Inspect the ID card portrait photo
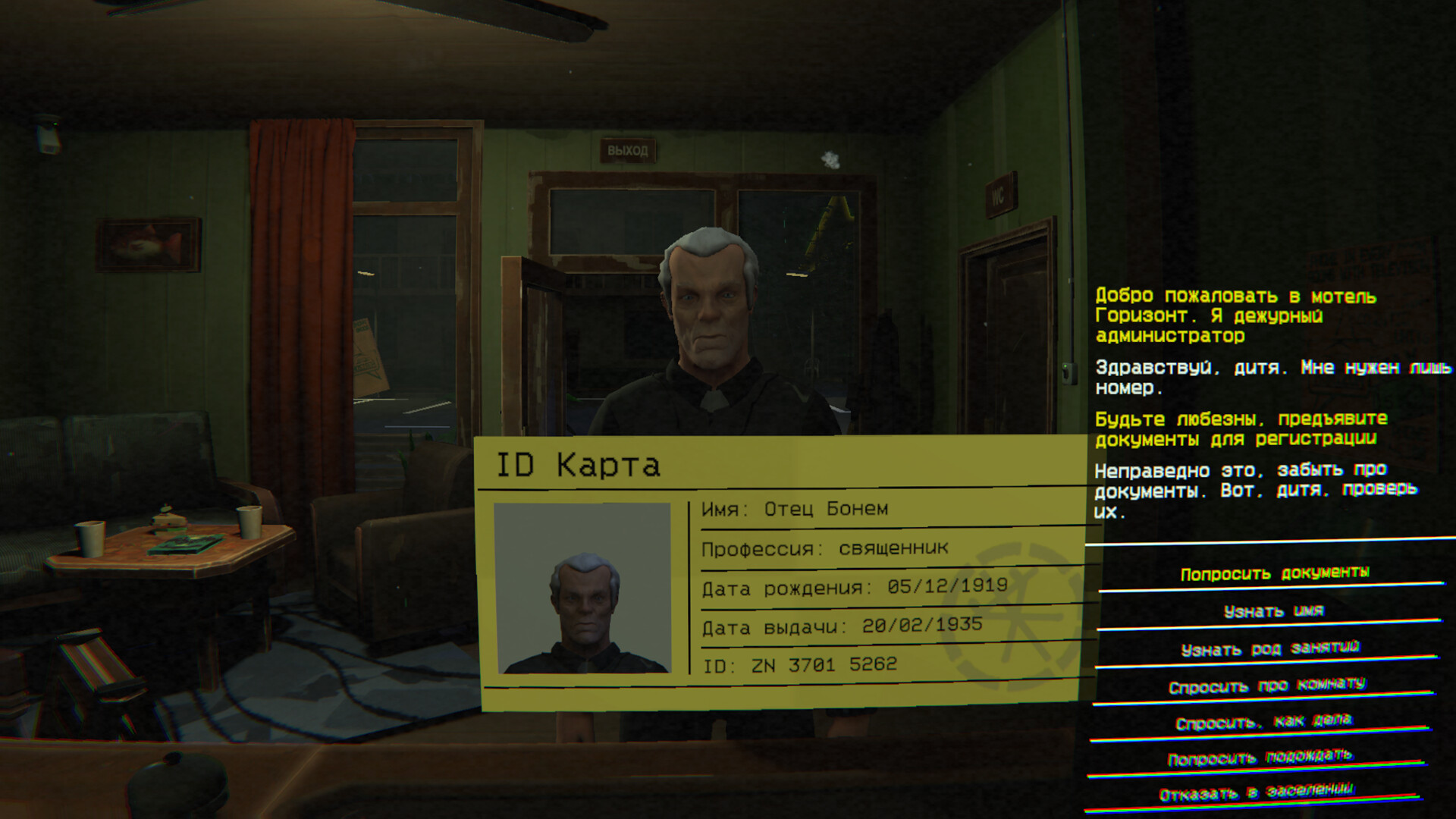The image size is (1456, 819). [x=582, y=588]
